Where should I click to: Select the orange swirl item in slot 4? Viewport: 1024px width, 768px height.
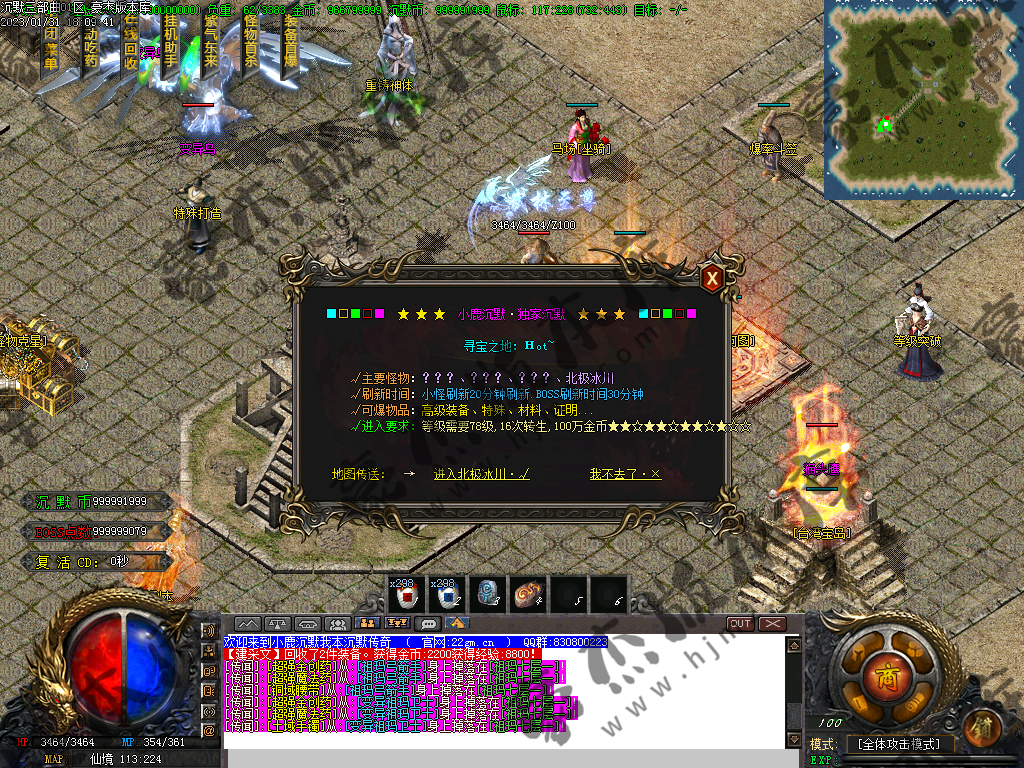tap(527, 594)
